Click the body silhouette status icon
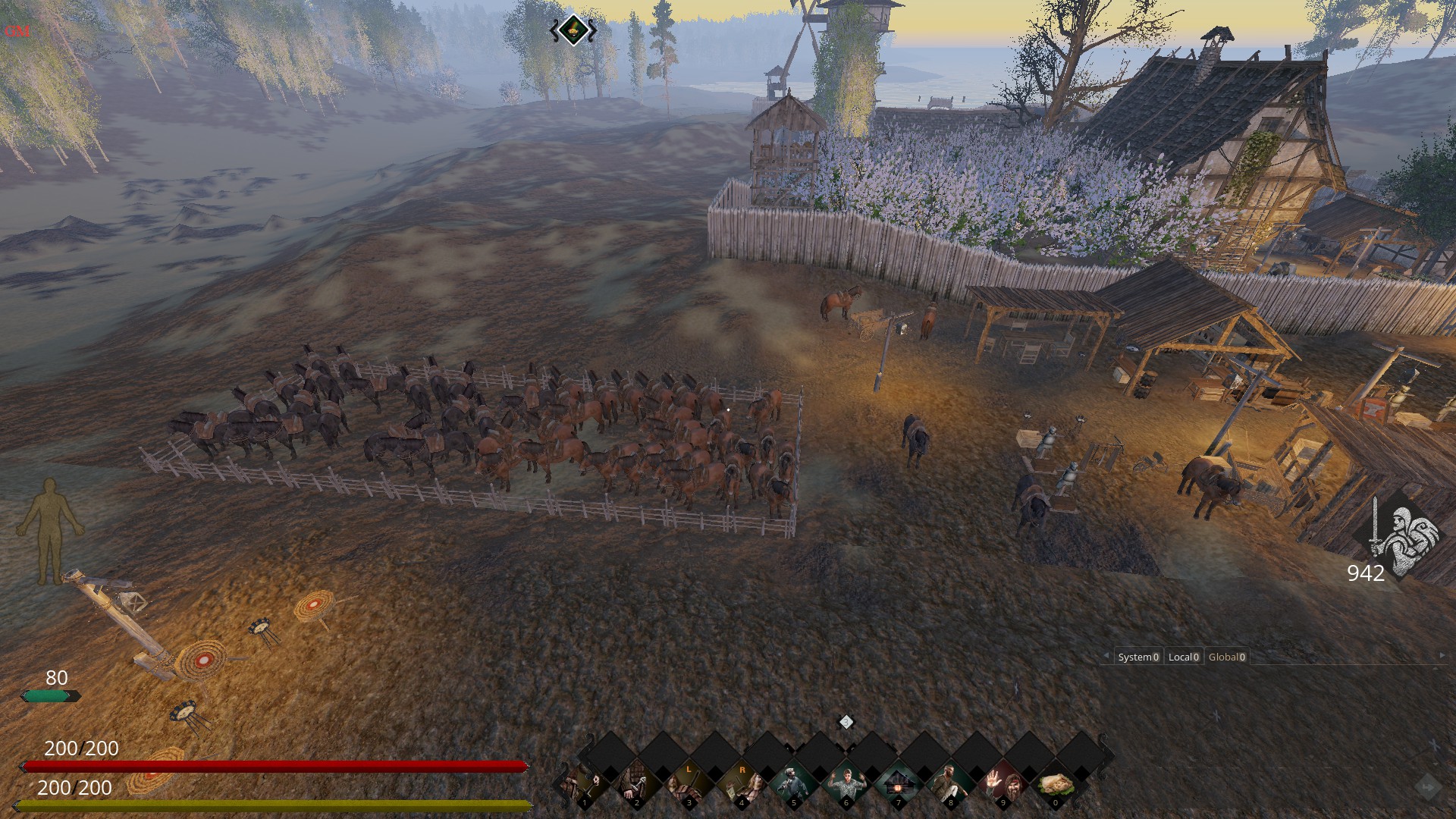The height and width of the screenshot is (819, 1456). (x=50, y=529)
